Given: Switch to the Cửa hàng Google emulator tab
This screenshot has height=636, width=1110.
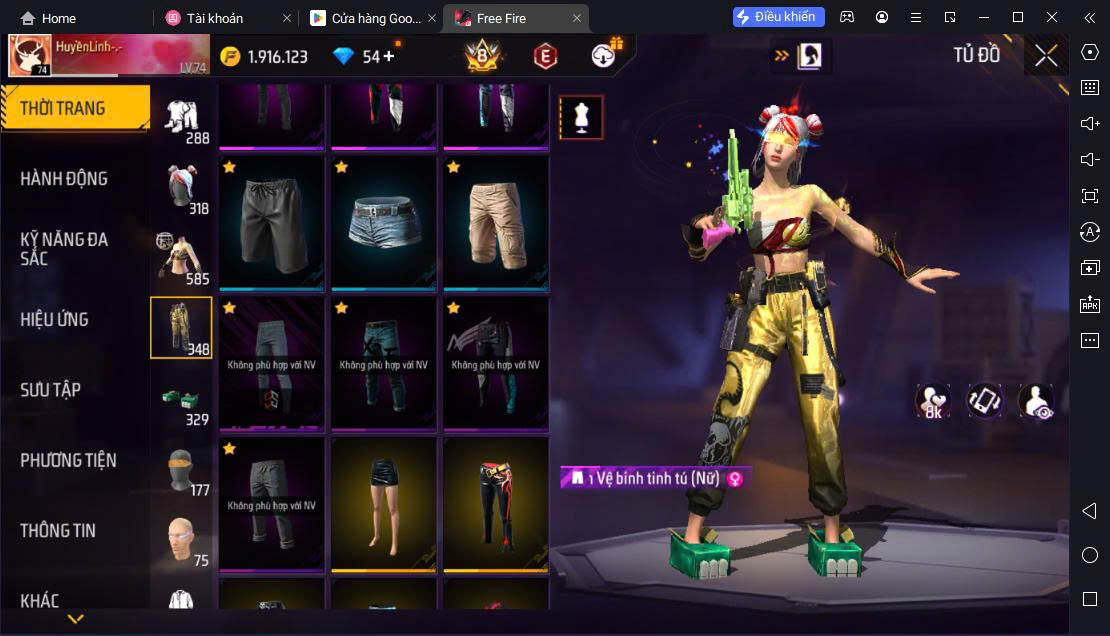Looking at the screenshot, I should coord(367,18).
